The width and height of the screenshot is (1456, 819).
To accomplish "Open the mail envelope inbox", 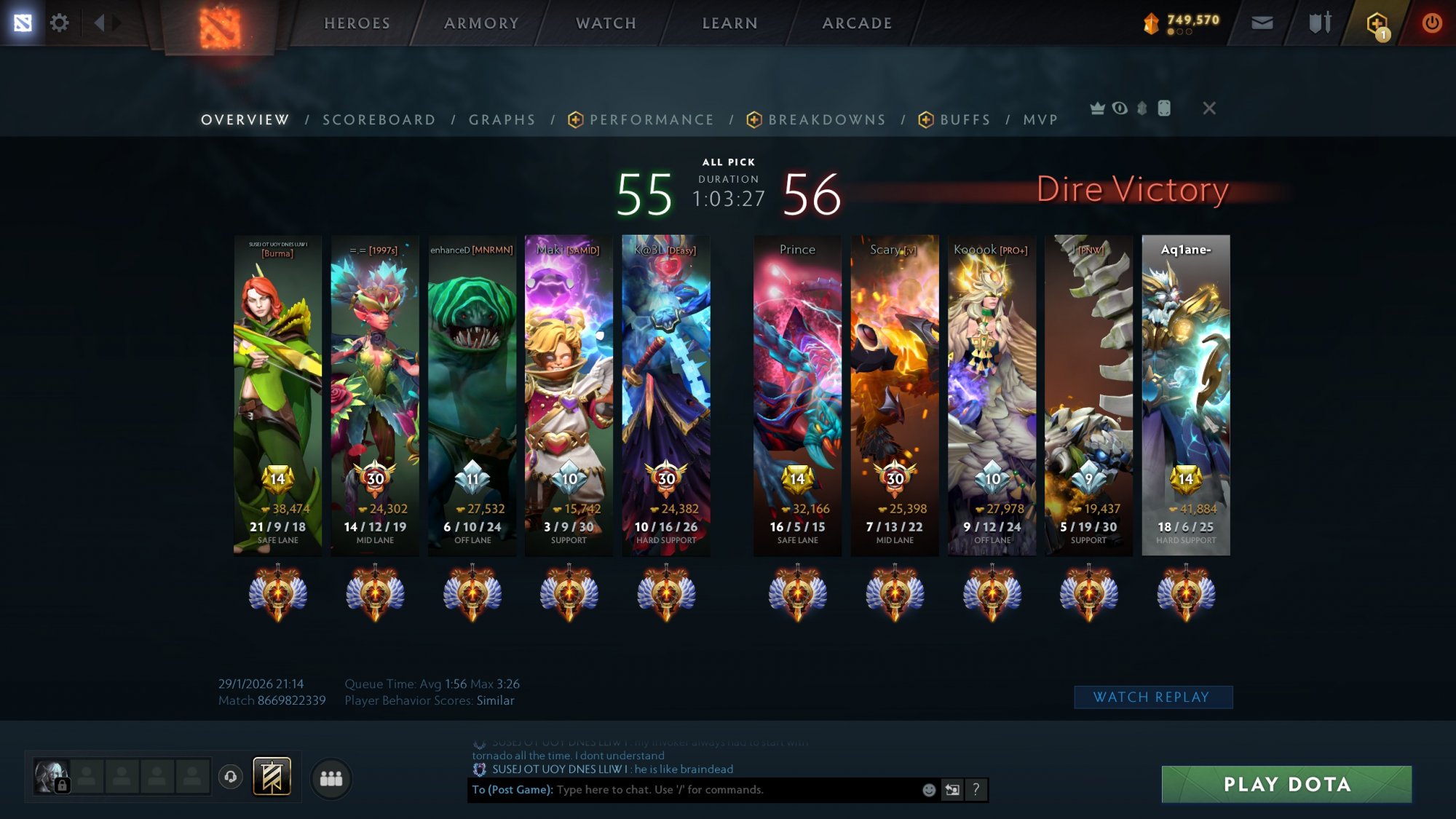I will (x=1262, y=23).
